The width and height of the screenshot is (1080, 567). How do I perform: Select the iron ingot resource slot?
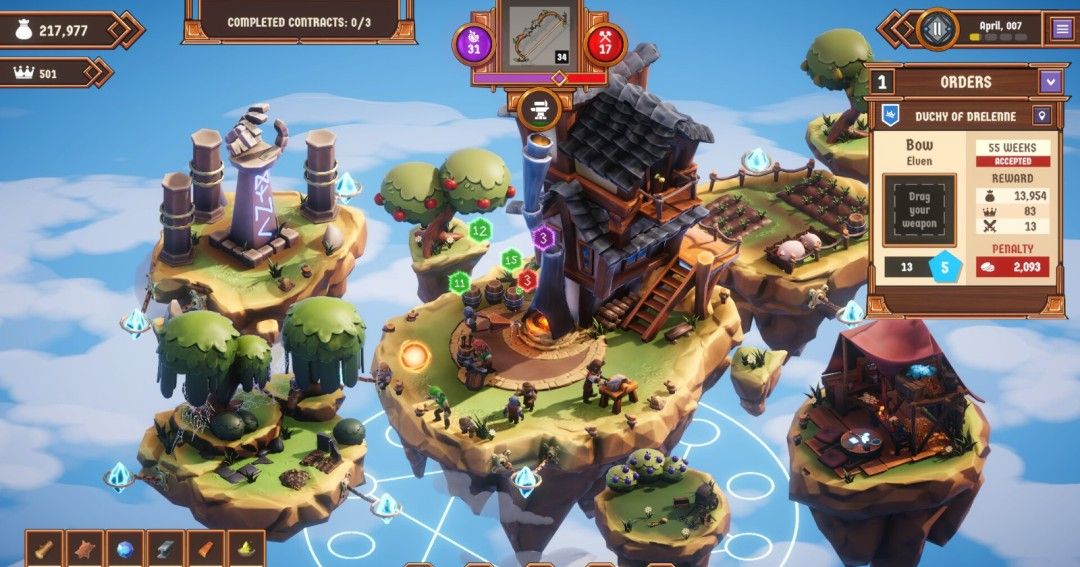click(x=165, y=549)
